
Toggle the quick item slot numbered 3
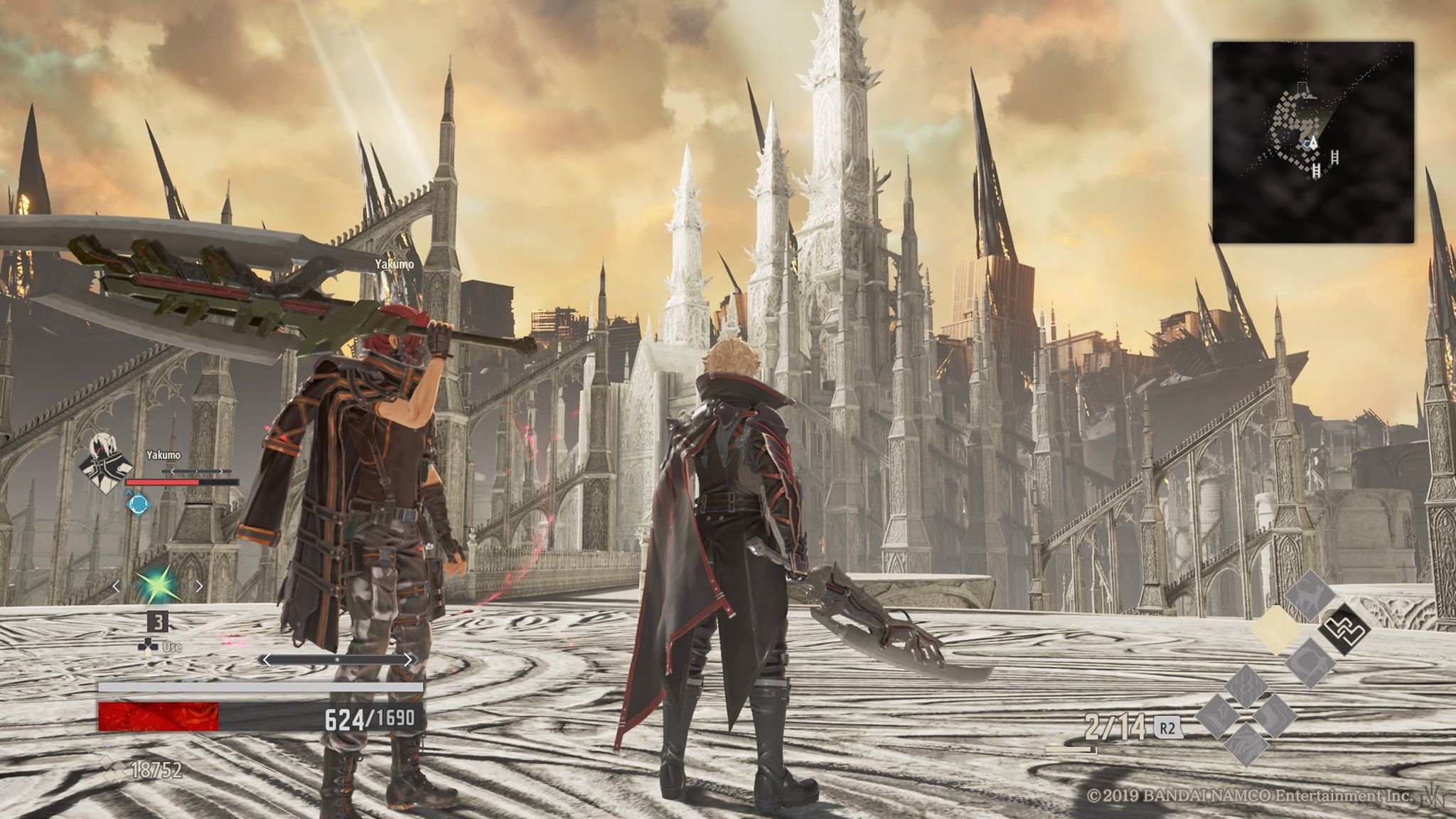157,620
